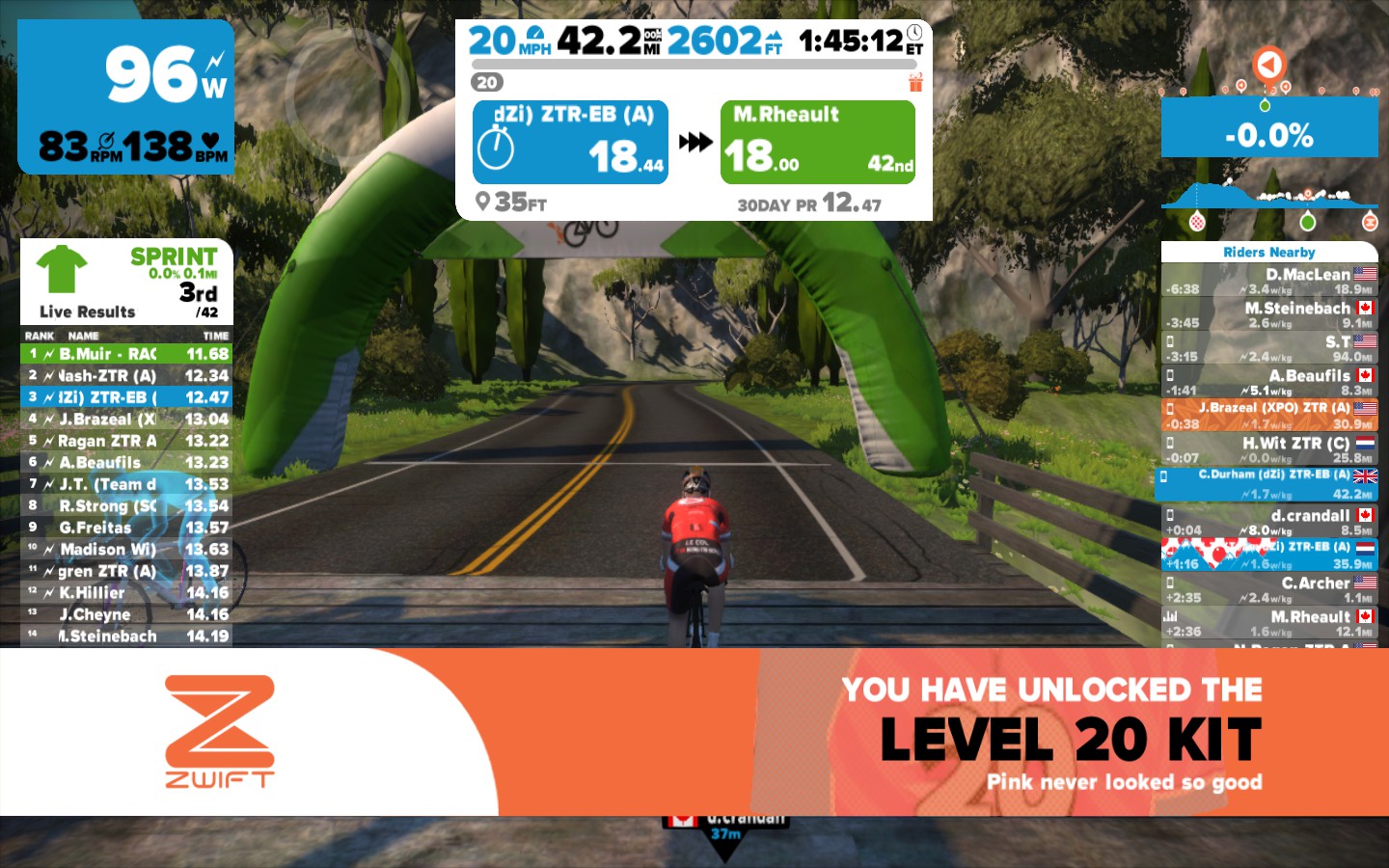This screenshot has height=868, width=1389.
Task: Select D.MacLean in the Riders Nearby list
Action: (1269, 281)
